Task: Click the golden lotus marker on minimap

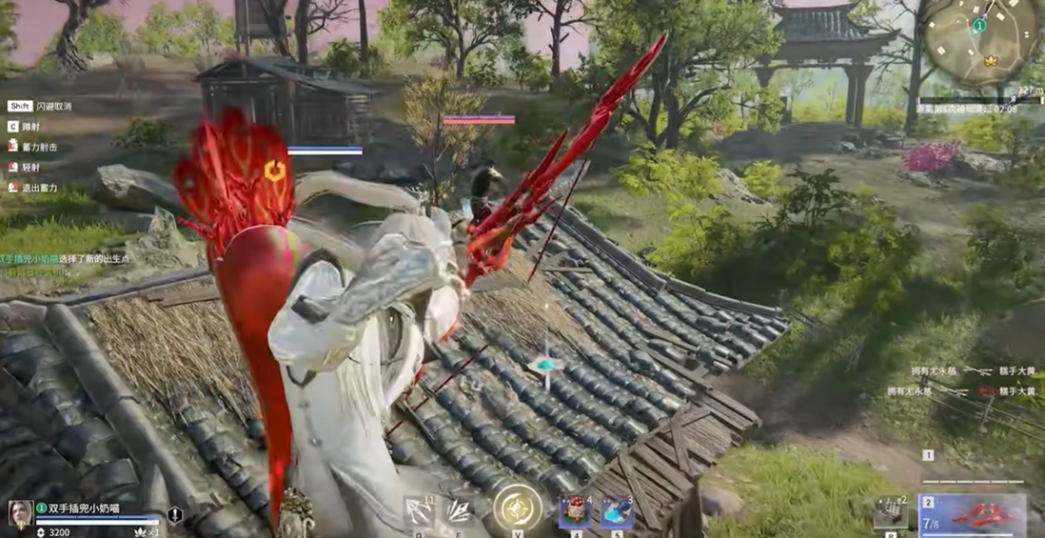Action: [993, 60]
